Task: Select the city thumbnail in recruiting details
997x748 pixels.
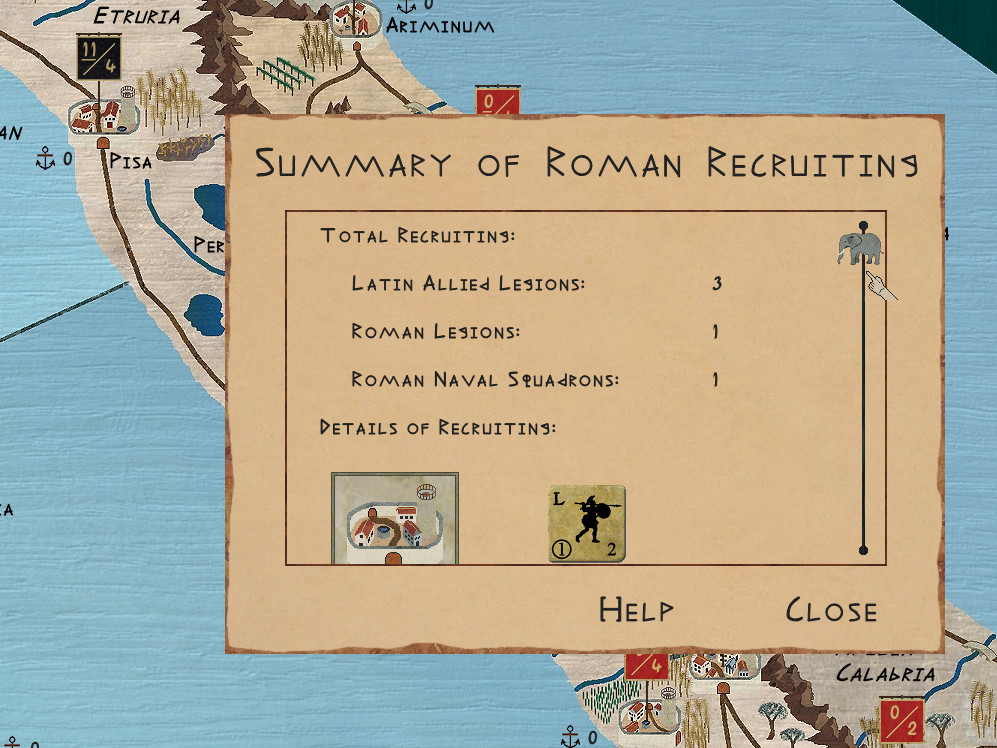Action: (x=395, y=519)
